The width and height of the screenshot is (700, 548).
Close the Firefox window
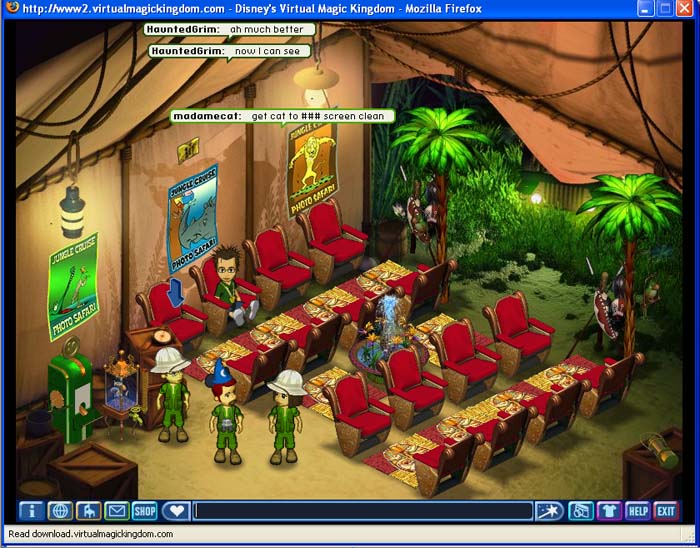click(x=686, y=9)
